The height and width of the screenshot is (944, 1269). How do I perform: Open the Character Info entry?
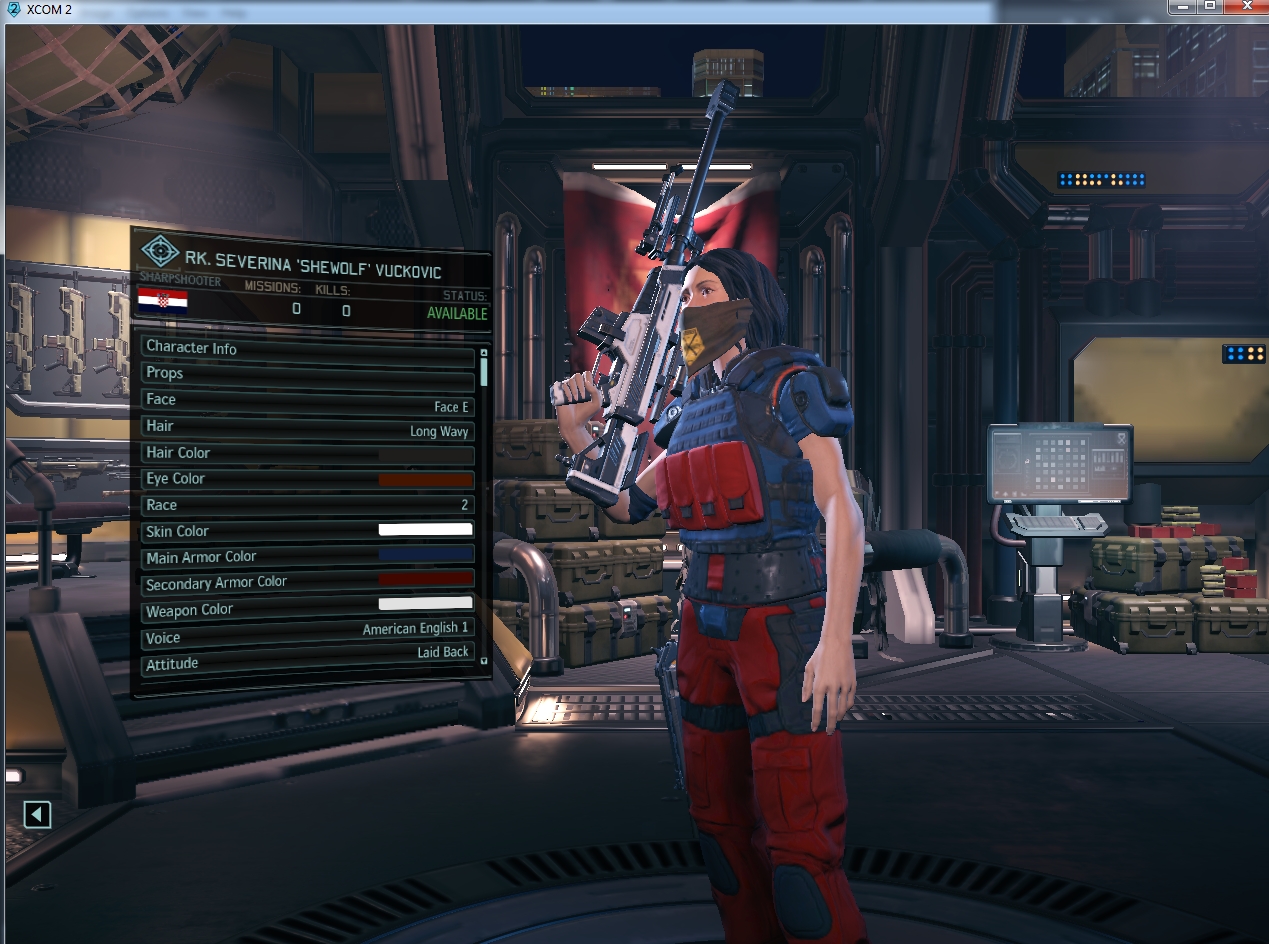point(307,348)
